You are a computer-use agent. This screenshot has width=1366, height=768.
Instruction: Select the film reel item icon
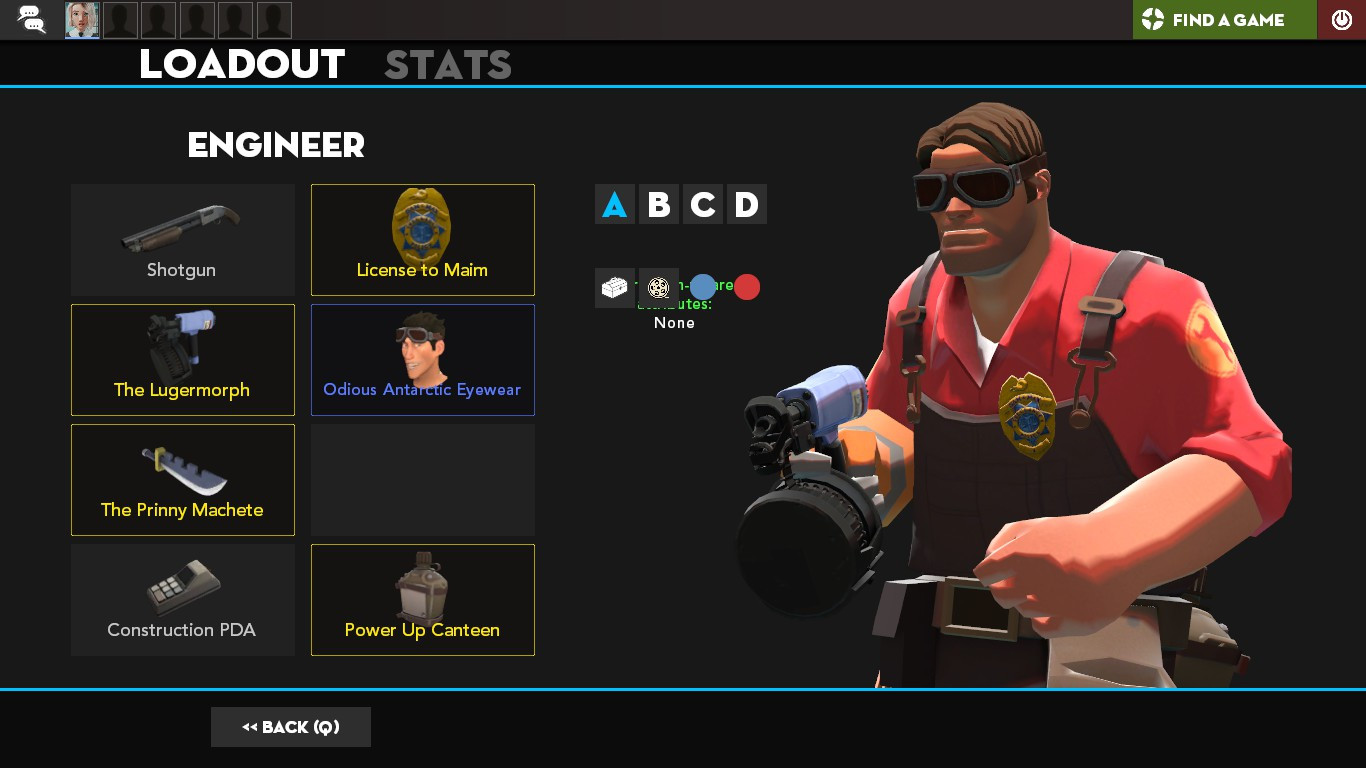[658, 288]
